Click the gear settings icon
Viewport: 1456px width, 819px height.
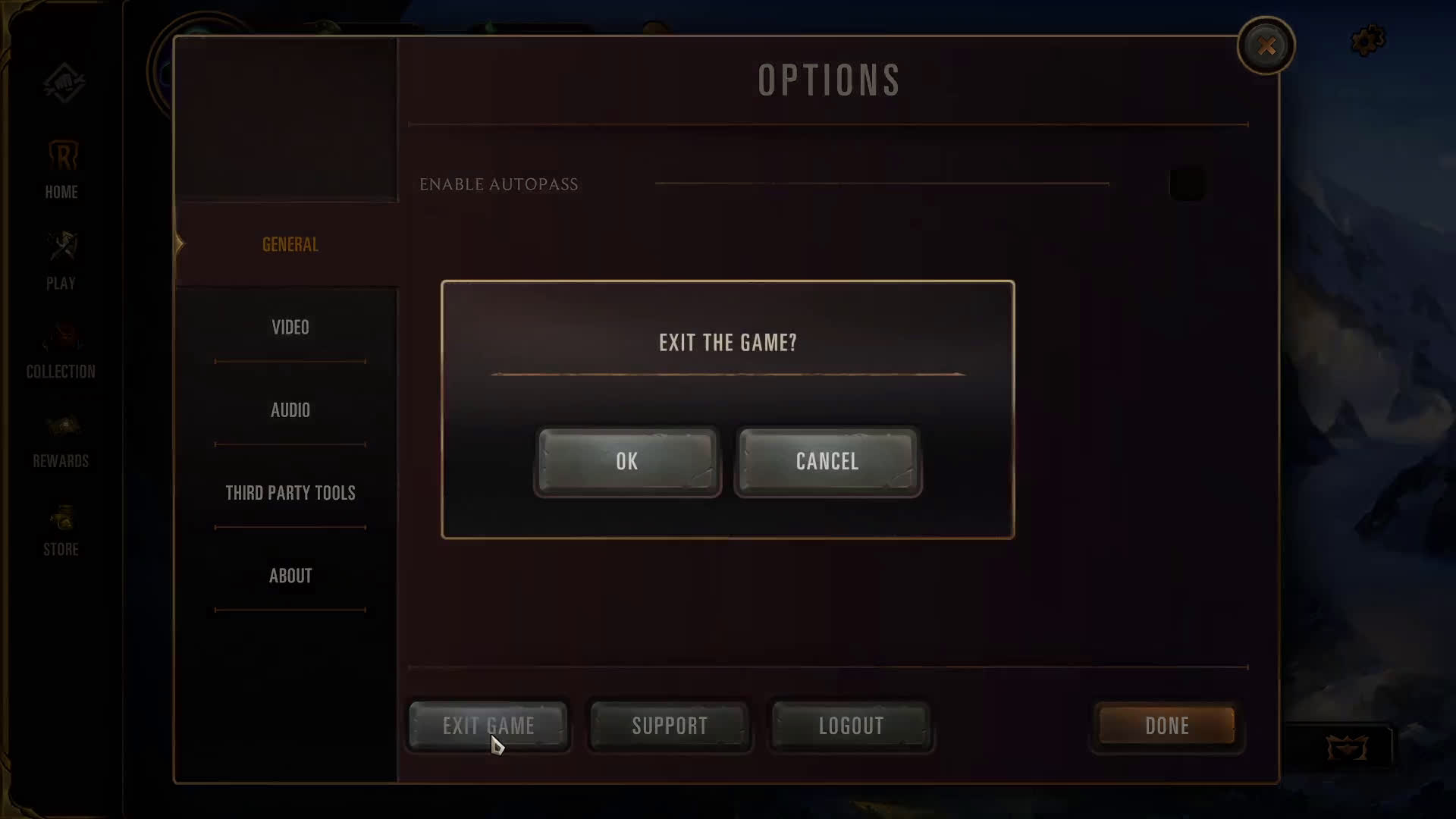(x=1367, y=41)
